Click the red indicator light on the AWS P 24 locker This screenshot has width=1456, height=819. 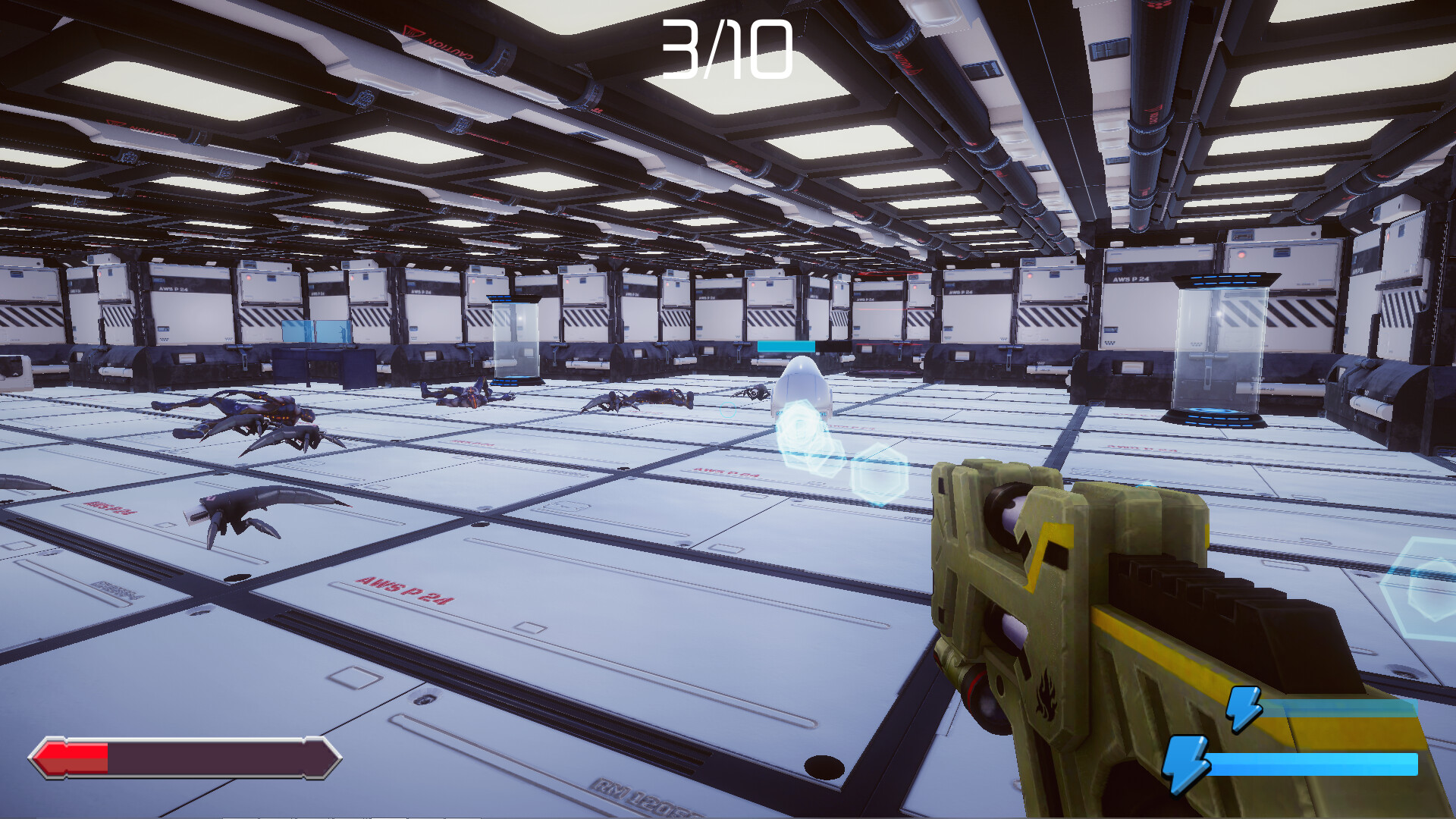1241,255
